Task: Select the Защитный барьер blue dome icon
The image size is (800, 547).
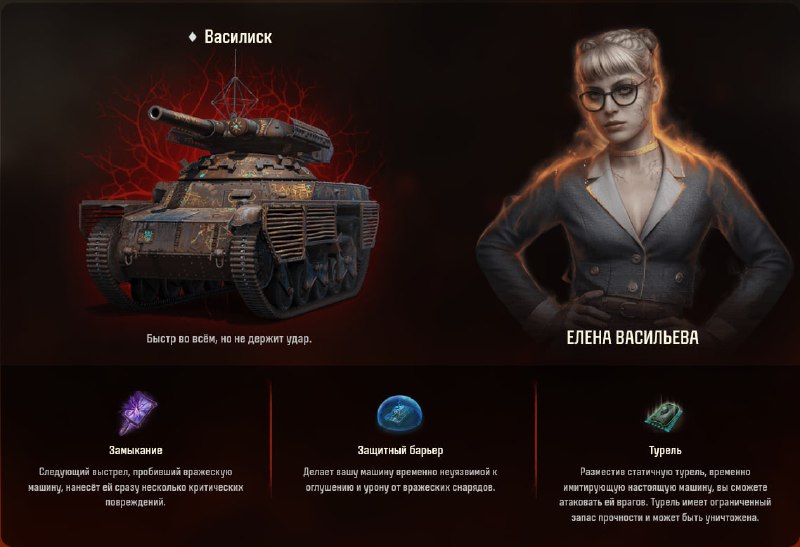Action: tap(399, 413)
